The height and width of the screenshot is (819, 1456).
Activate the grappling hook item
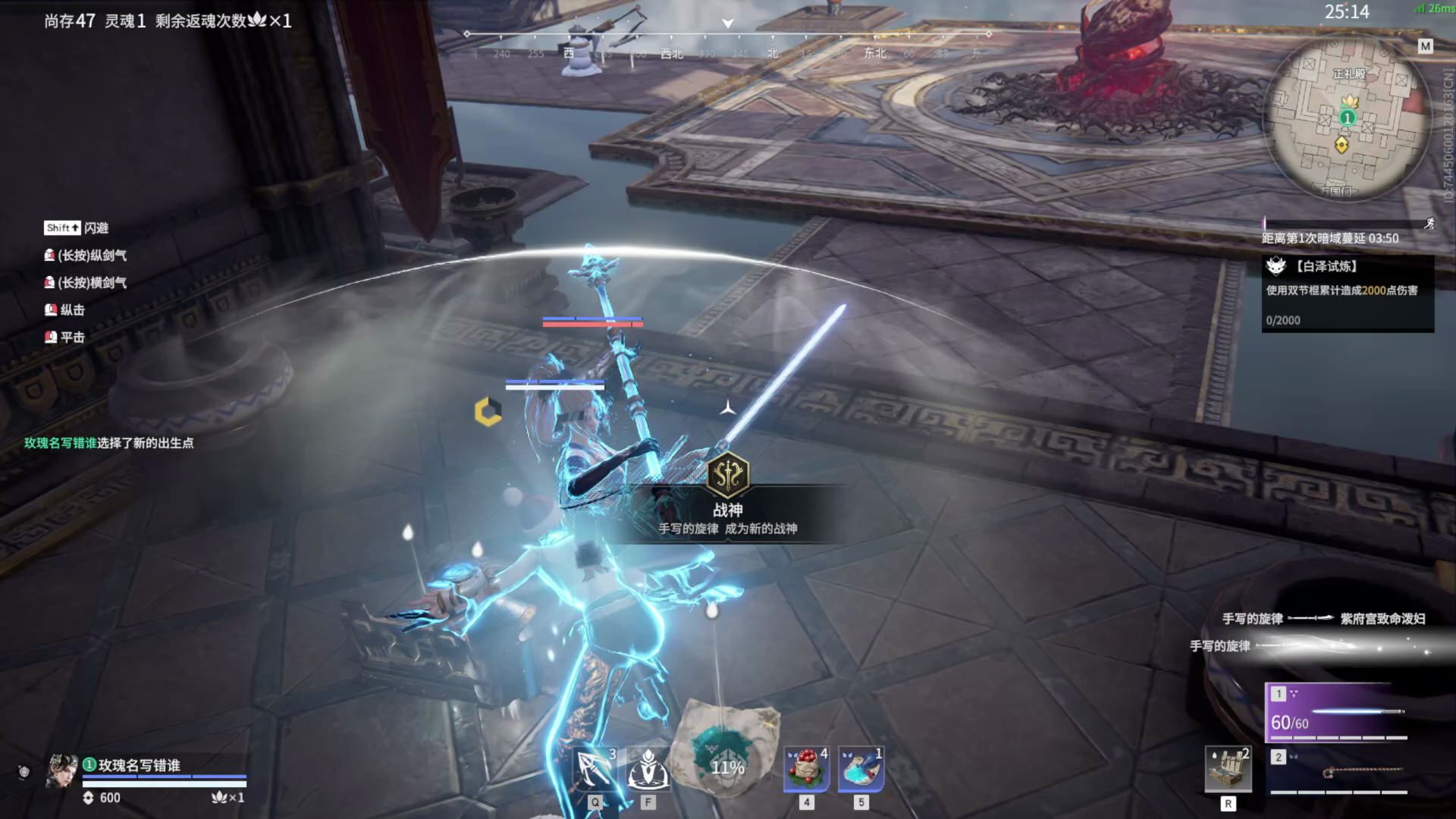[x=595, y=769]
